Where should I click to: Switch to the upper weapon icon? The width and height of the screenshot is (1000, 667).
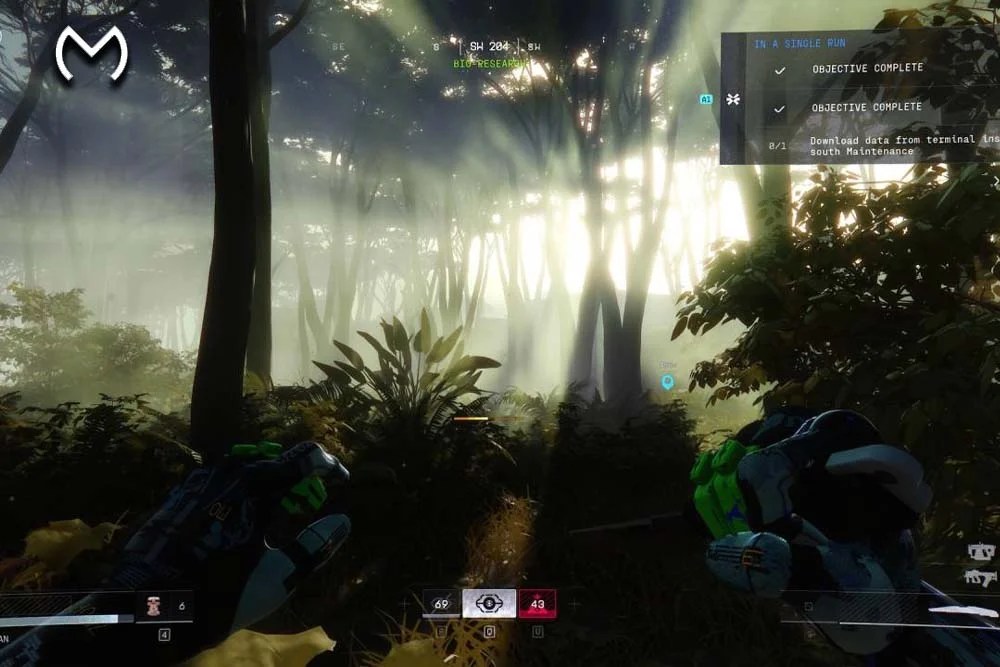(x=979, y=551)
